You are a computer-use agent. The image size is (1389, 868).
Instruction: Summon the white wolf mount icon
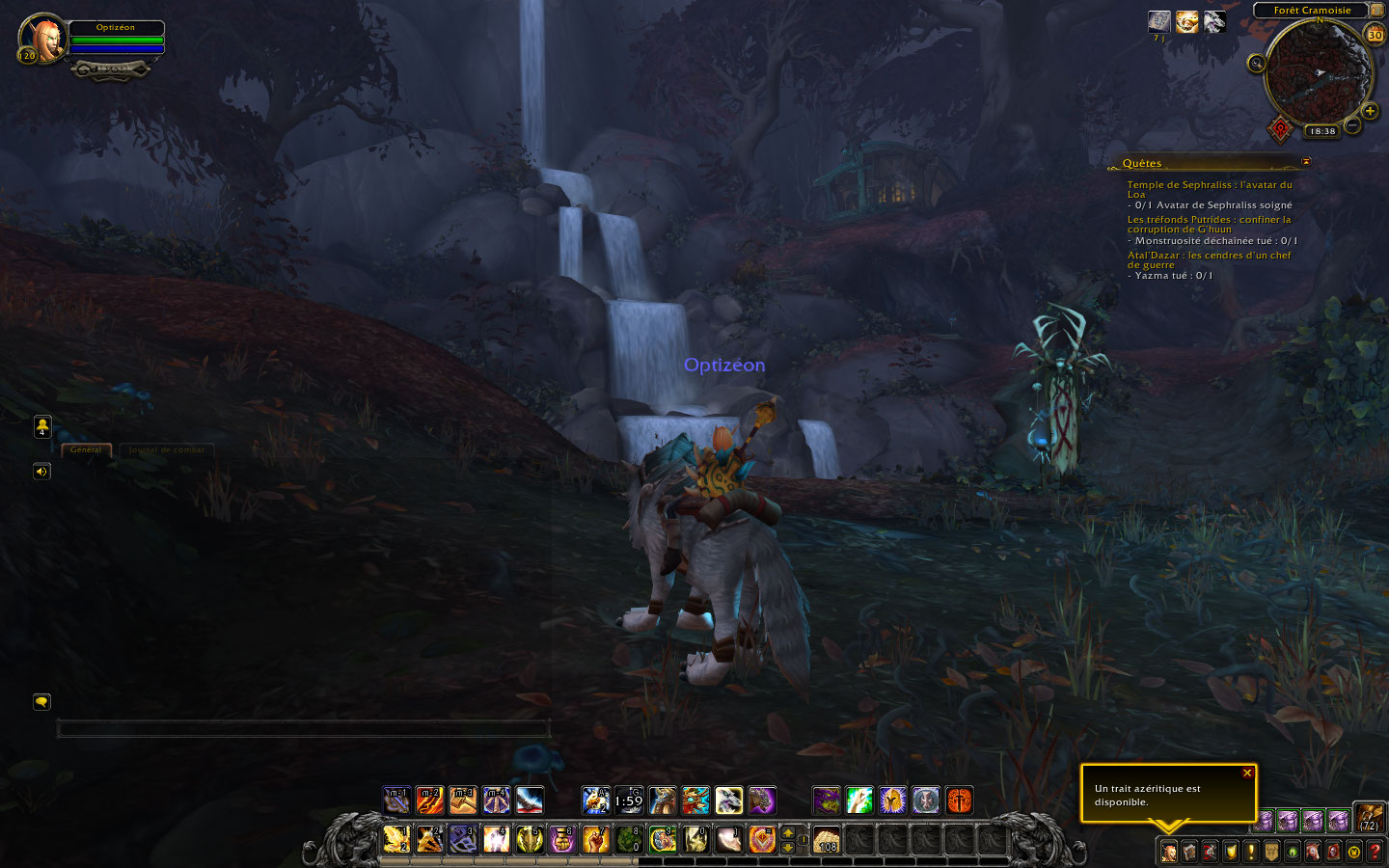[x=728, y=800]
